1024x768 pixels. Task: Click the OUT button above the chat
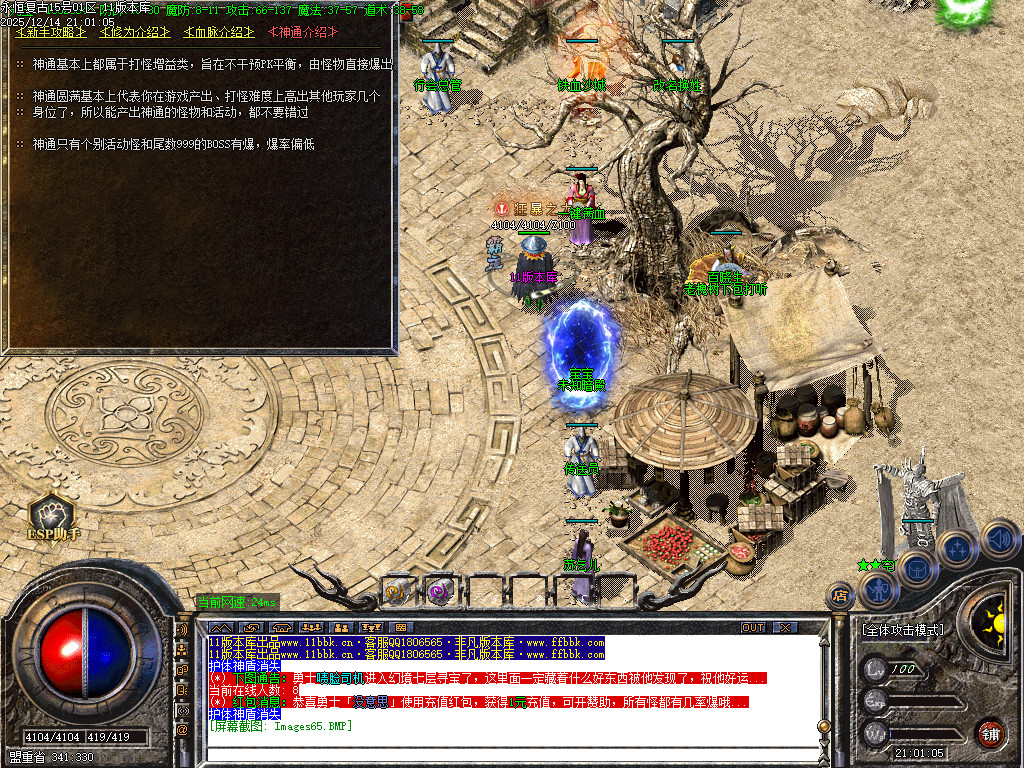pos(753,628)
